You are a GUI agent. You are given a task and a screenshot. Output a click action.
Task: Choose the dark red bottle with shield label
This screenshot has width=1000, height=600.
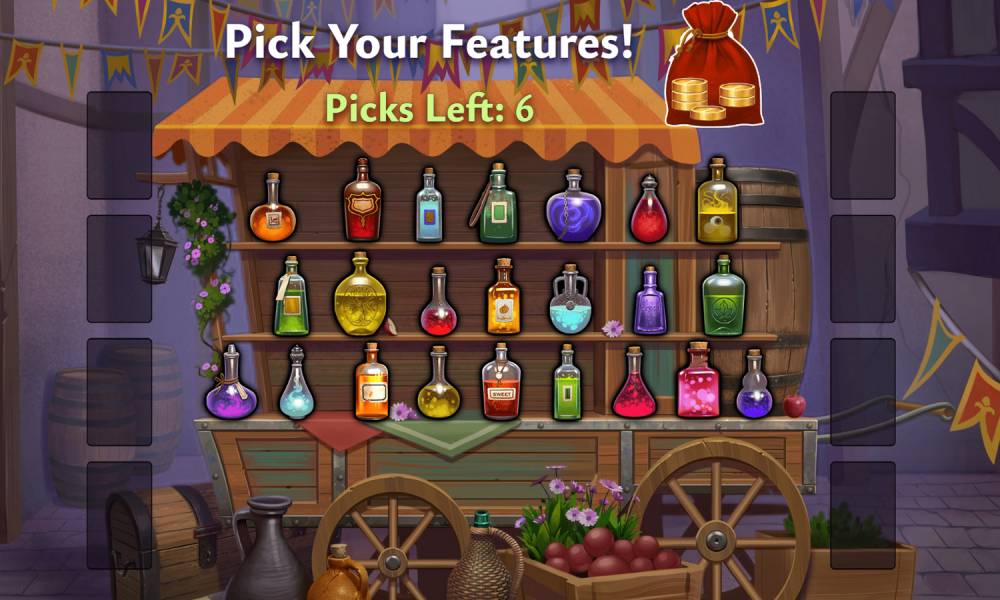(362, 203)
